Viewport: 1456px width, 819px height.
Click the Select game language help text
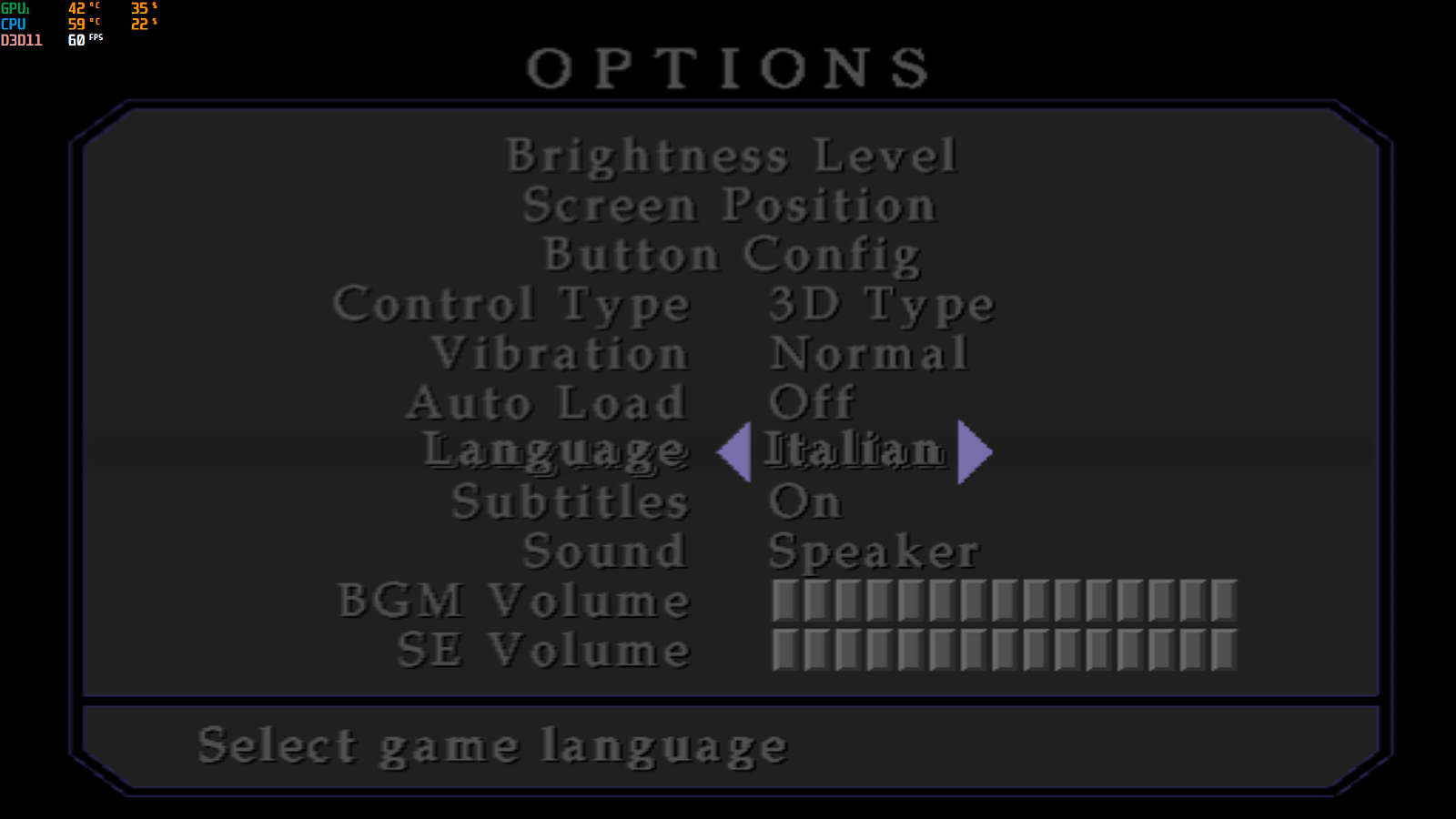point(492,744)
